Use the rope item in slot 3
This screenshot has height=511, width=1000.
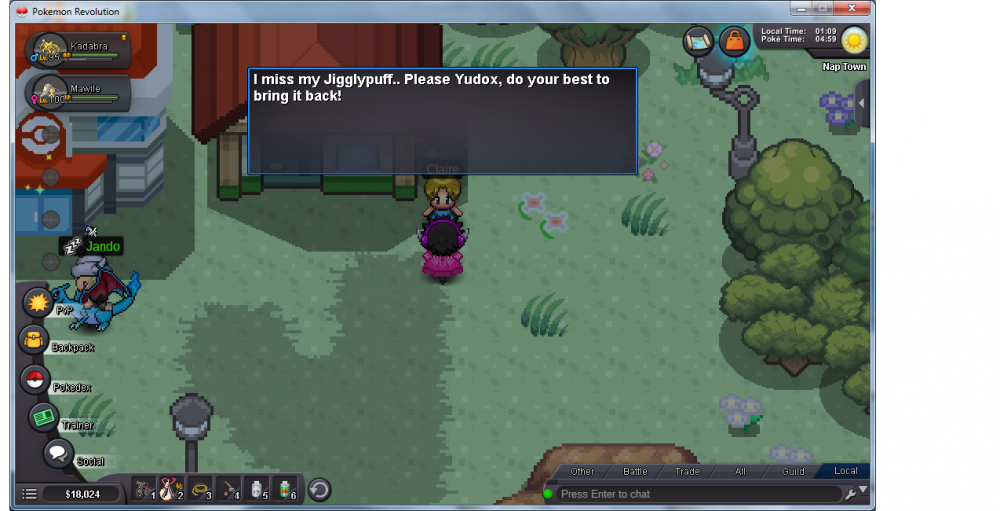click(x=201, y=490)
